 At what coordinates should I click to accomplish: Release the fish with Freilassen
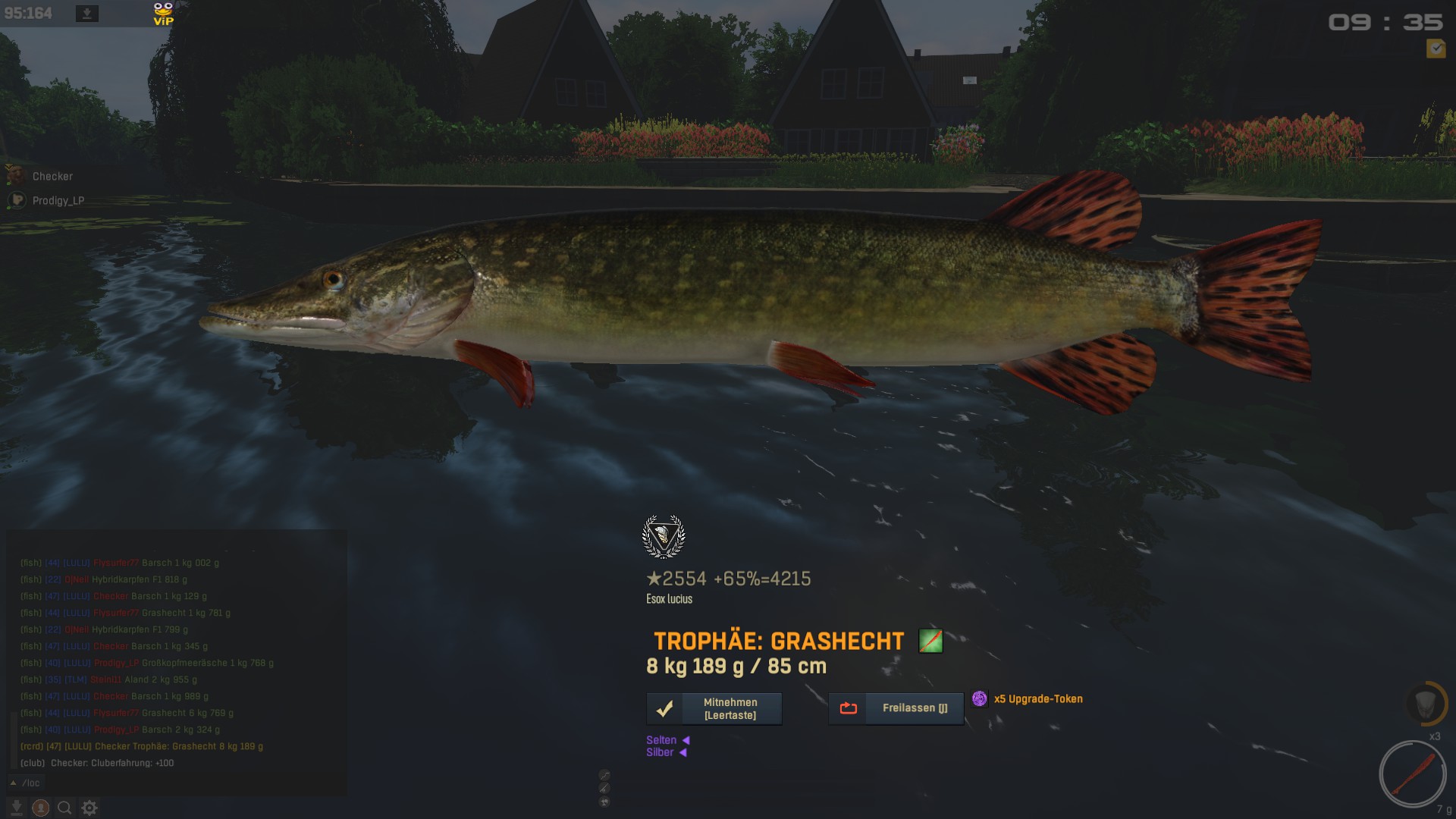(896, 708)
